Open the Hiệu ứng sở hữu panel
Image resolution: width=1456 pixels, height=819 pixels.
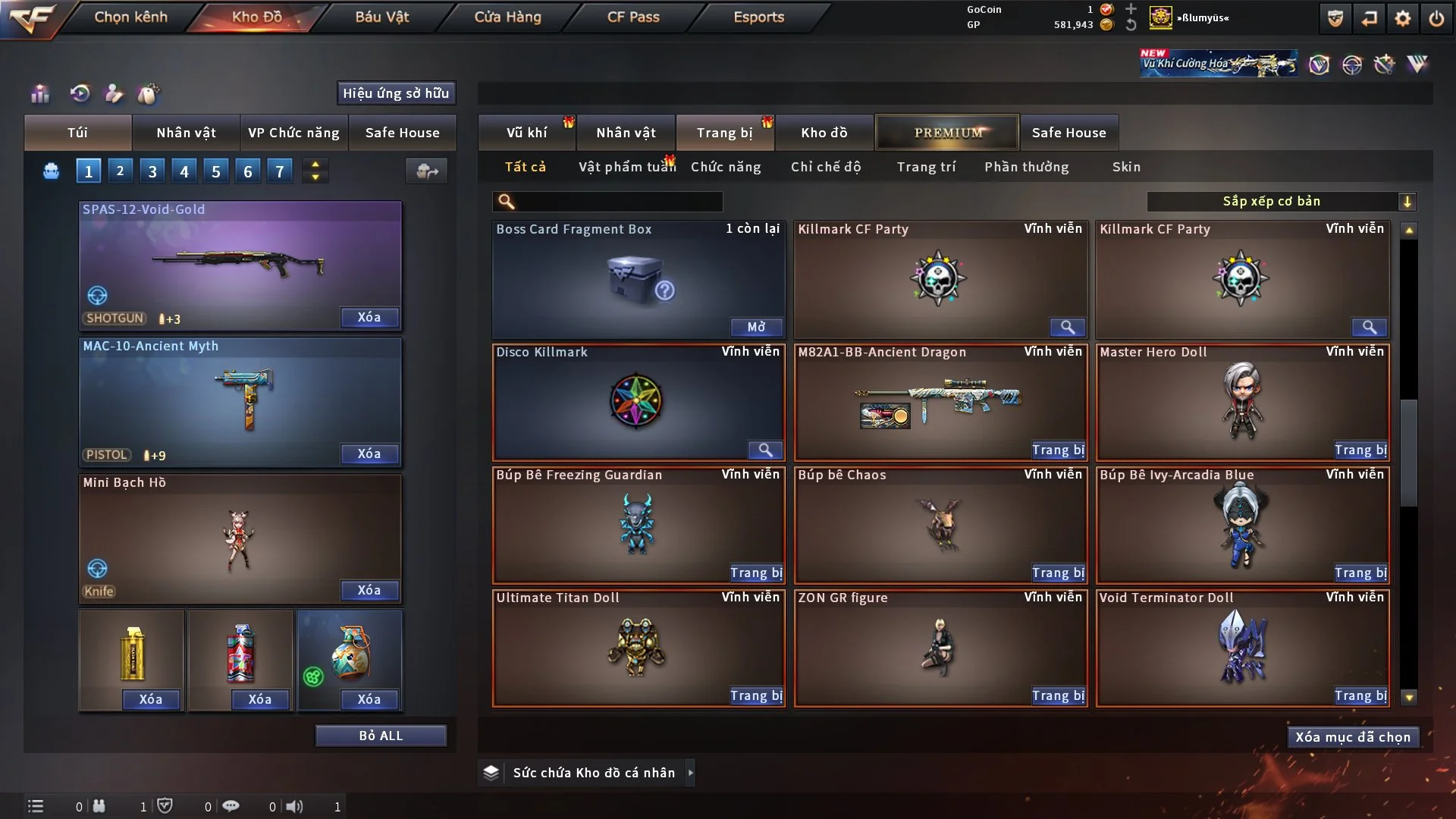coord(396,93)
